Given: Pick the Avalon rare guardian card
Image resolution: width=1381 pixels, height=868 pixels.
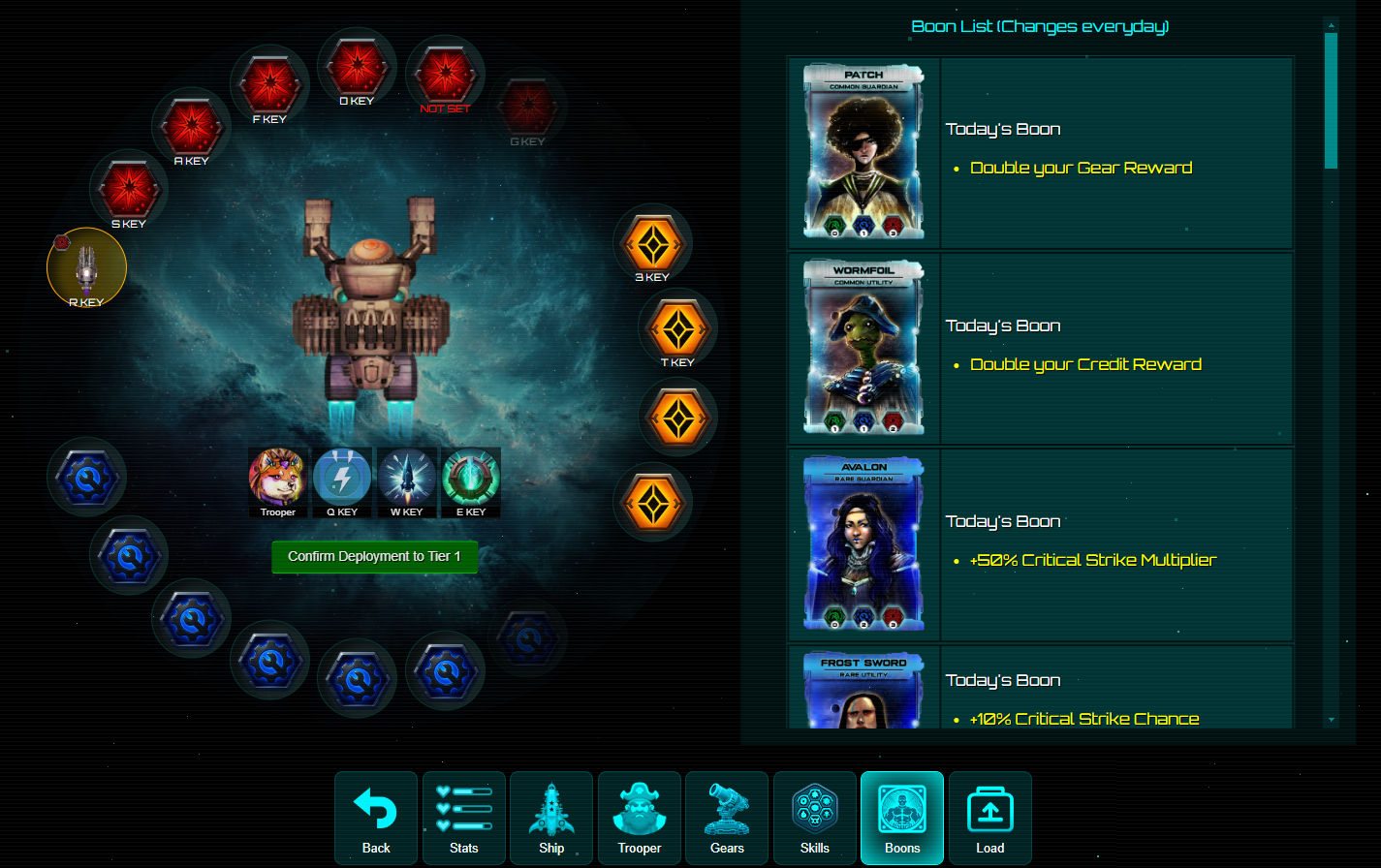Looking at the screenshot, I should tap(863, 544).
